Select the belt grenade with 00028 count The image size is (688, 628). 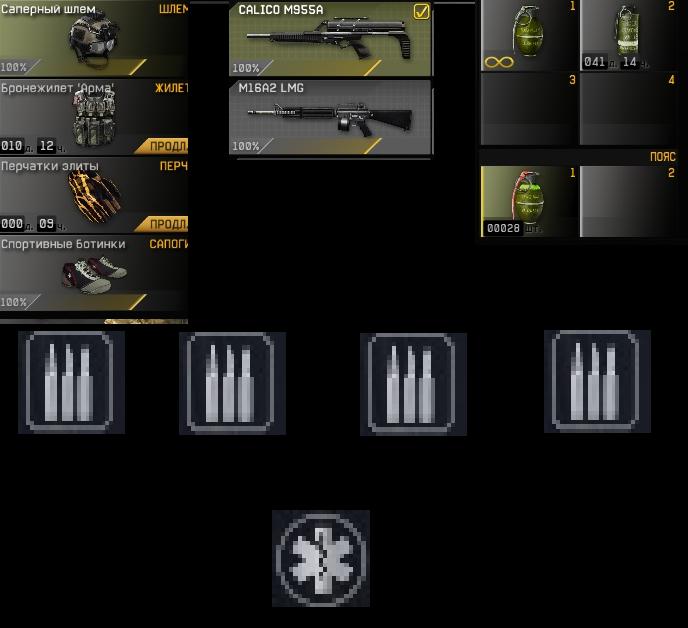tap(528, 200)
